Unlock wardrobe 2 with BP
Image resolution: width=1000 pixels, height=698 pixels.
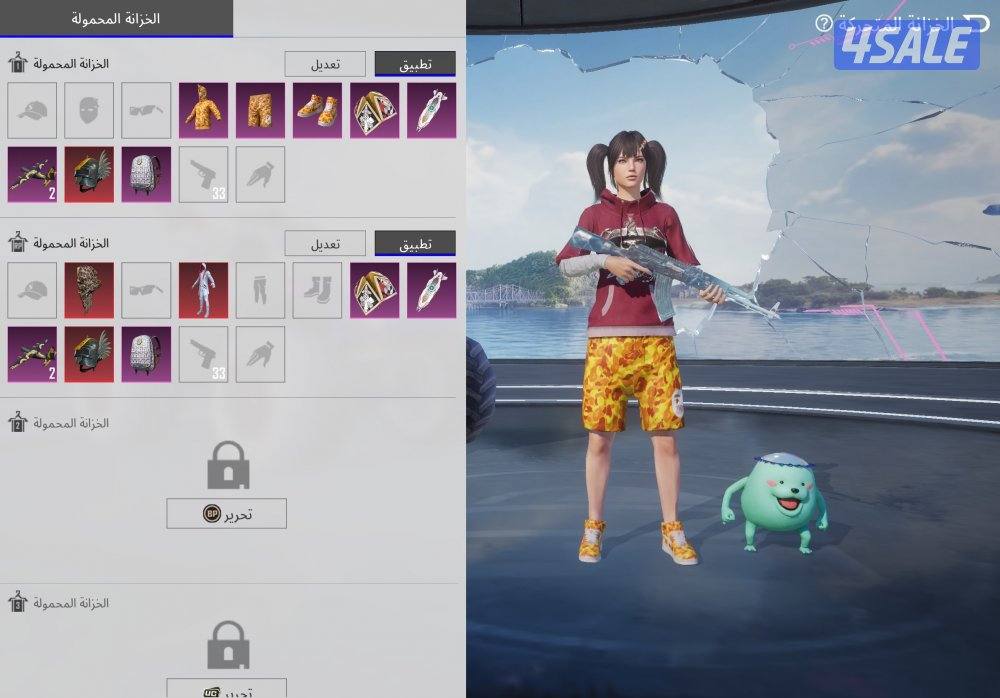(x=227, y=514)
